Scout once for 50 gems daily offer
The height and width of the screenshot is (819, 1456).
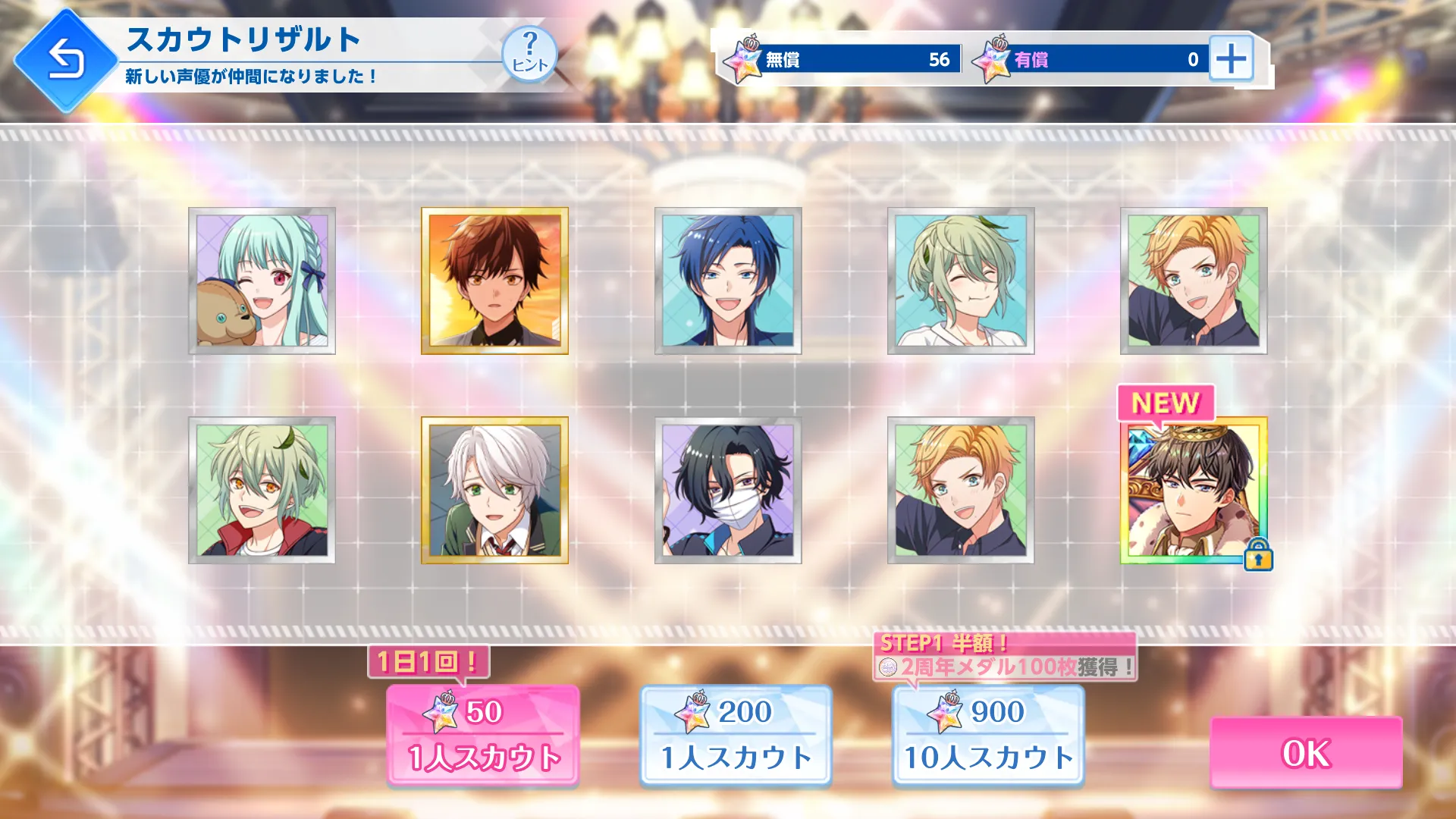tap(483, 734)
